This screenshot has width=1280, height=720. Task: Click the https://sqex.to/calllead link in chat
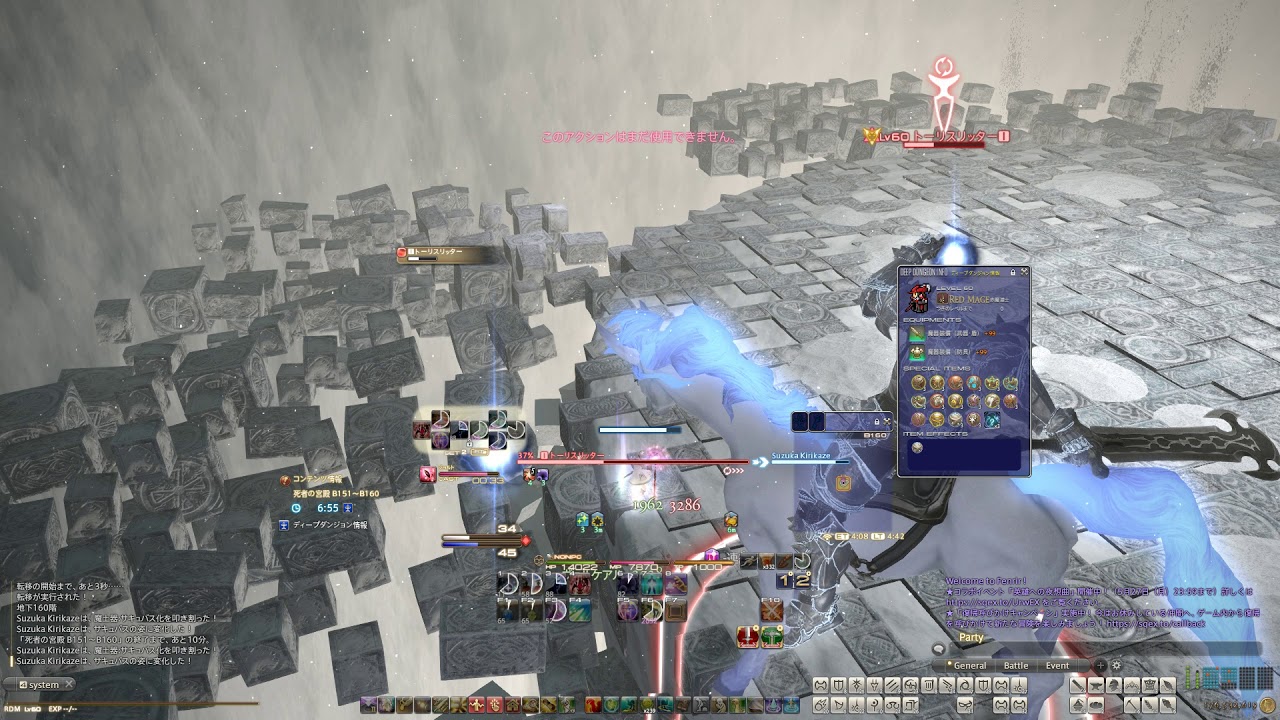pyautogui.click(x=1157, y=623)
